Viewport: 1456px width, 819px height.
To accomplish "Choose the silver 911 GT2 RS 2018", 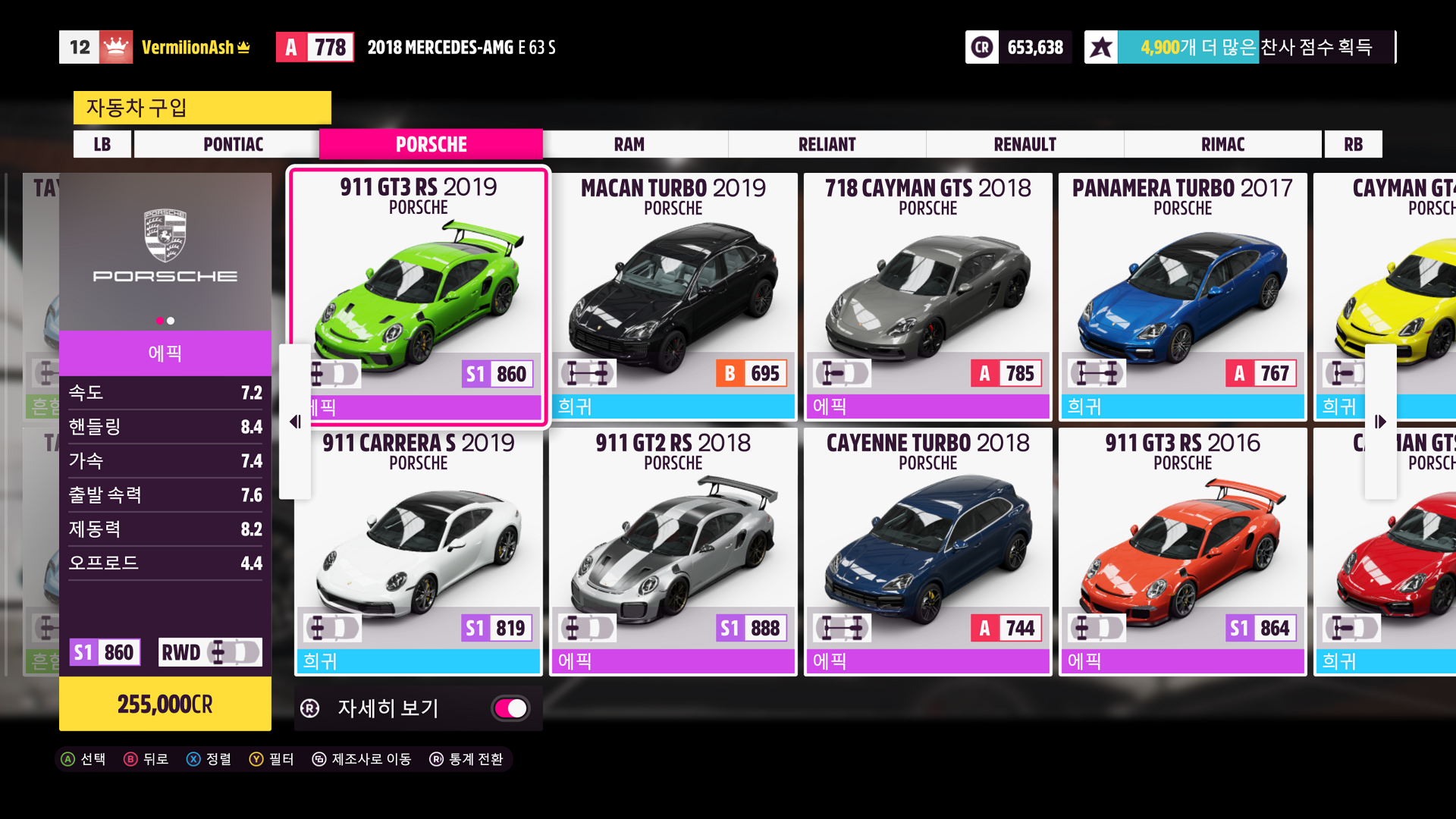I will pos(673,551).
